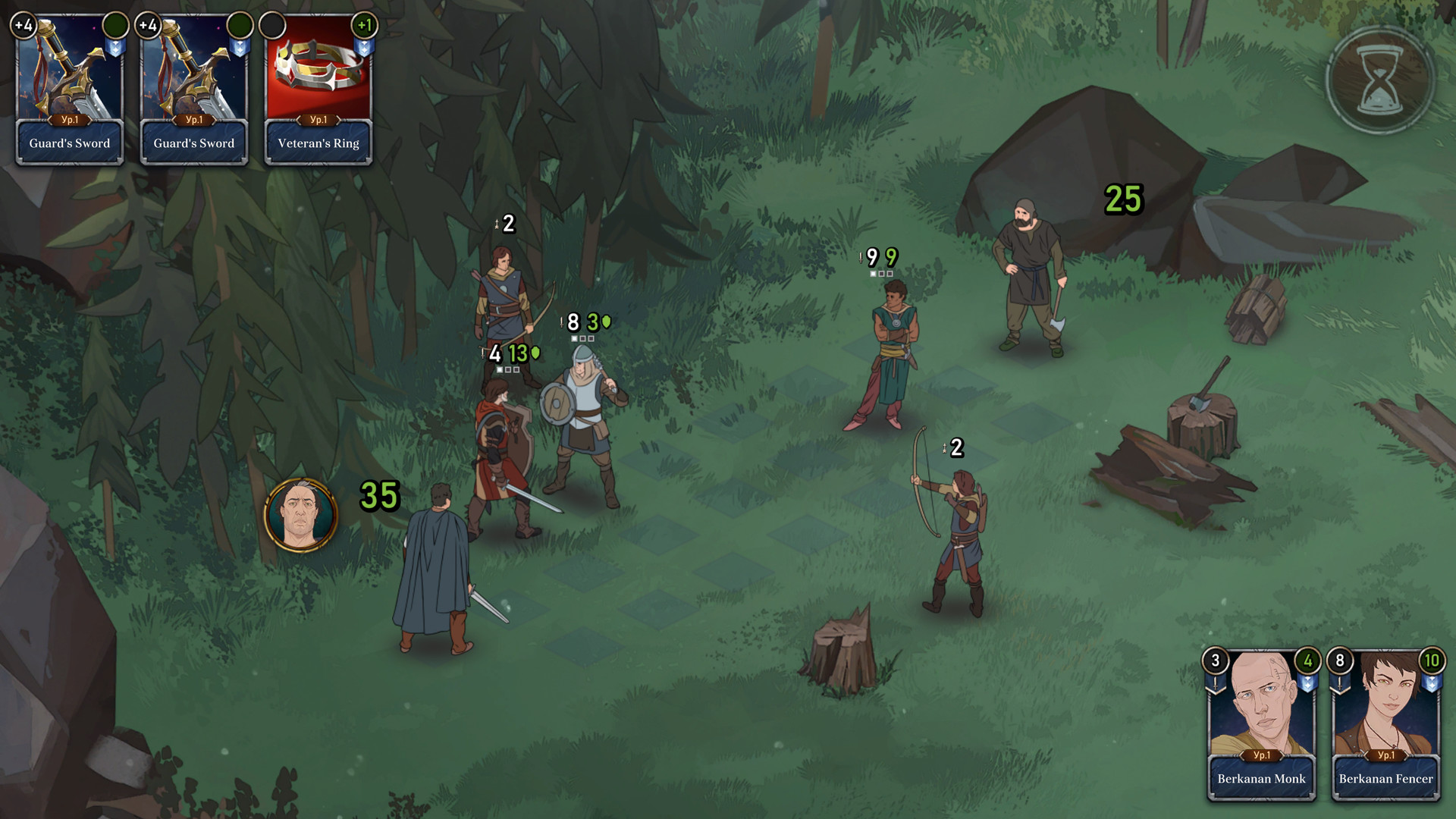Viewport: 1456px width, 819px height.
Task: Toggle the empty black circle on the Veteran's Ring card
Action: pos(271,24)
